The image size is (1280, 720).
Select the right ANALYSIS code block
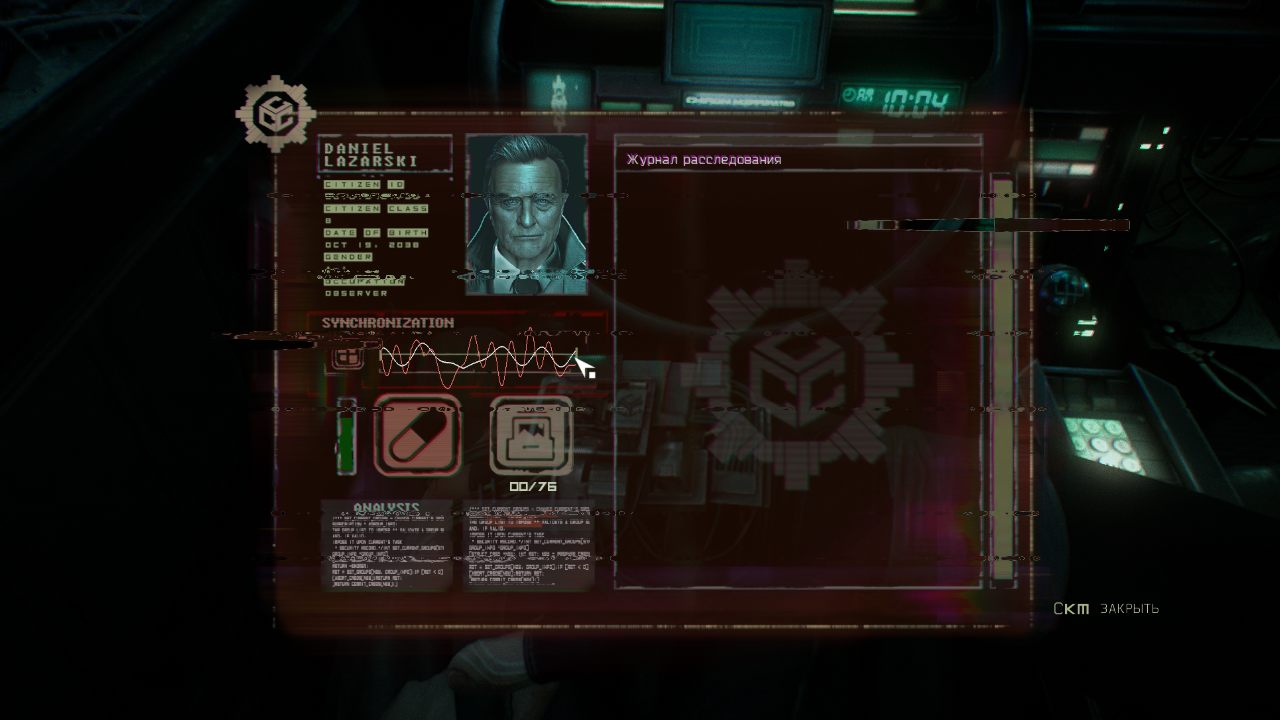click(x=530, y=545)
